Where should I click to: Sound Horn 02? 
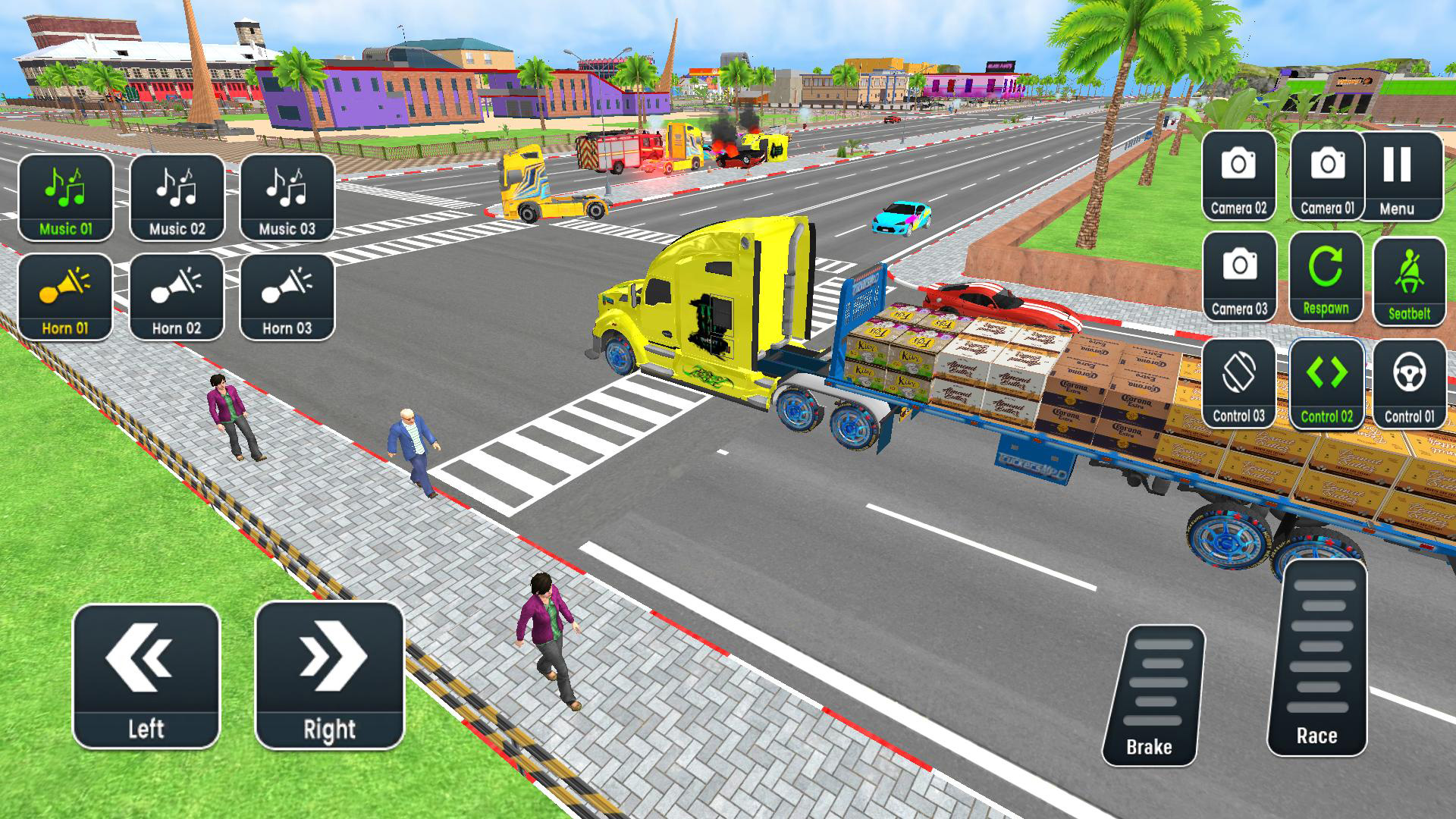point(176,296)
